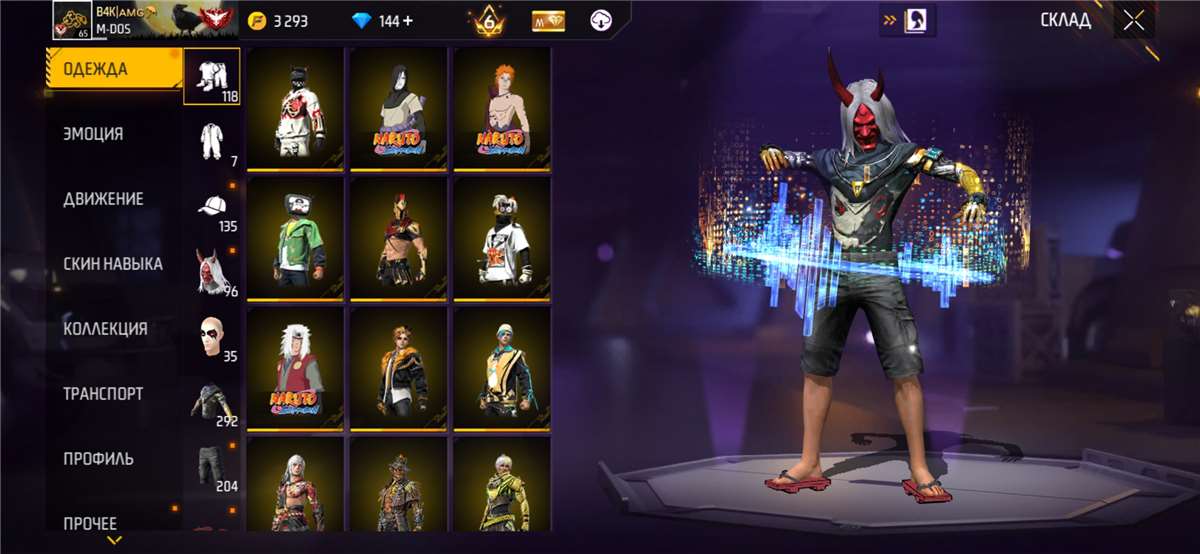
Task: Switch to the КОЛЛЕКЦИЯ tab
Action: pyautogui.click(x=105, y=329)
